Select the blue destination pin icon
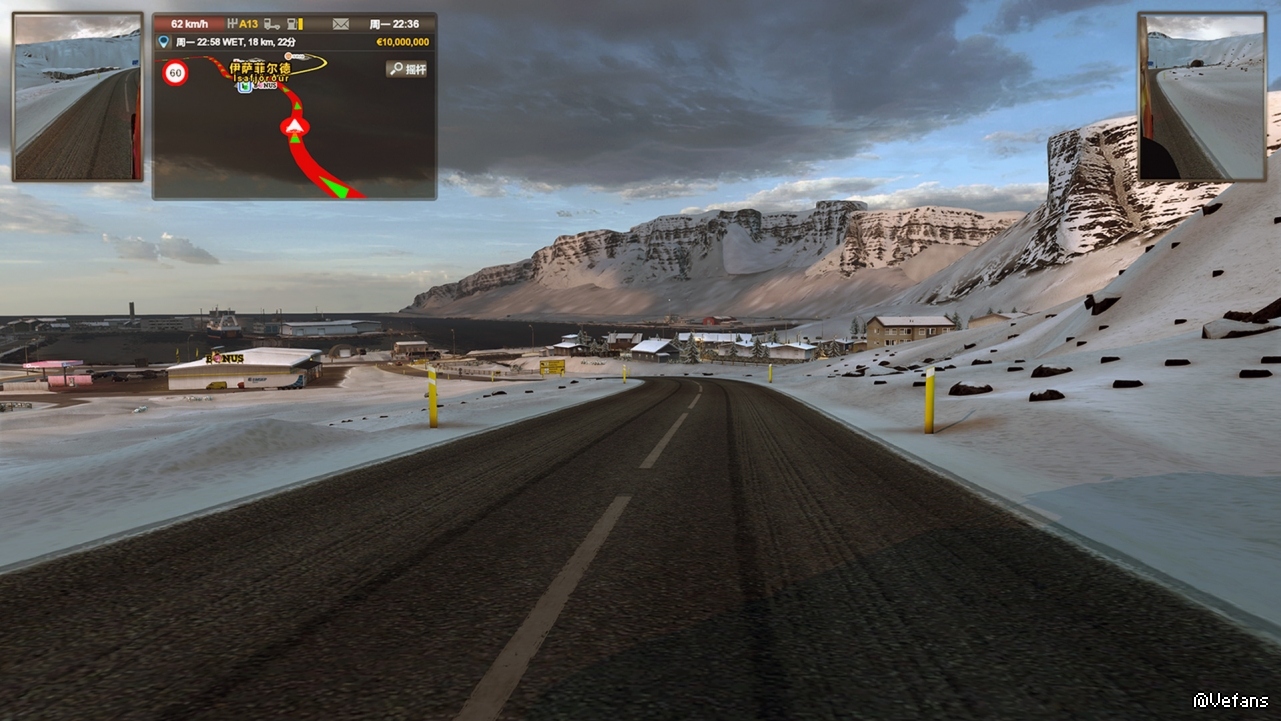This screenshot has width=1281, height=721. pos(164,42)
